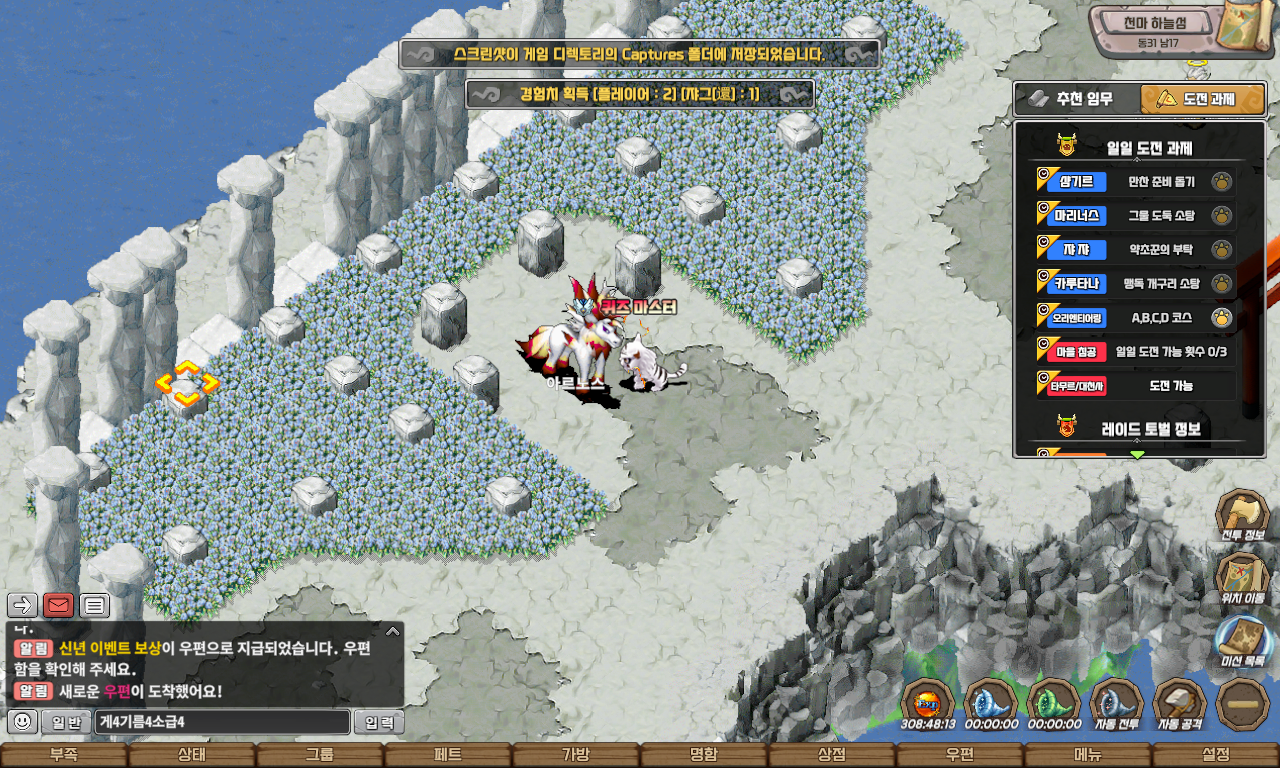Open the smiley emoticon picker

(22, 722)
